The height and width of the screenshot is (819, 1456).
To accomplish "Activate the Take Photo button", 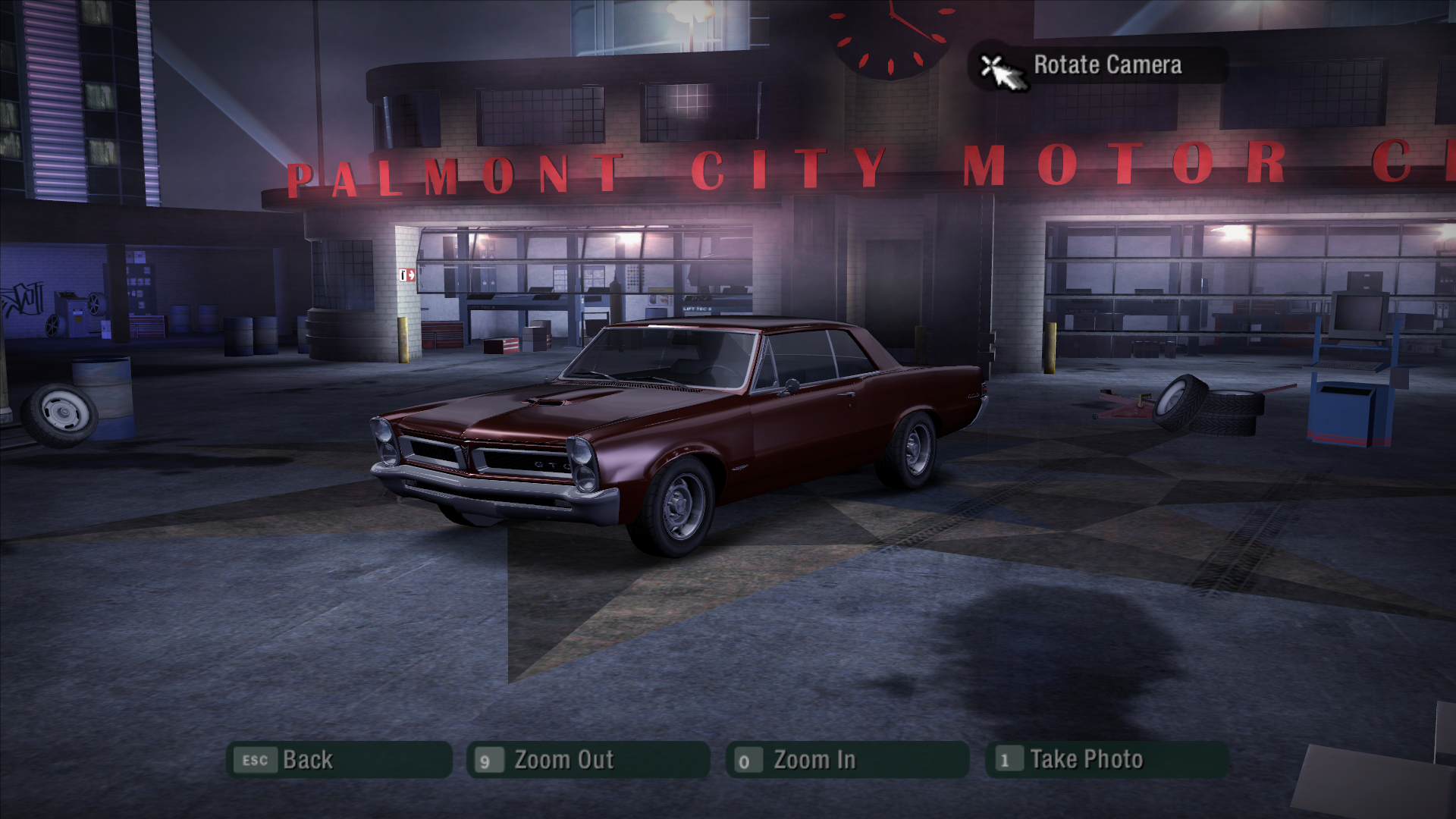I will (x=1106, y=760).
